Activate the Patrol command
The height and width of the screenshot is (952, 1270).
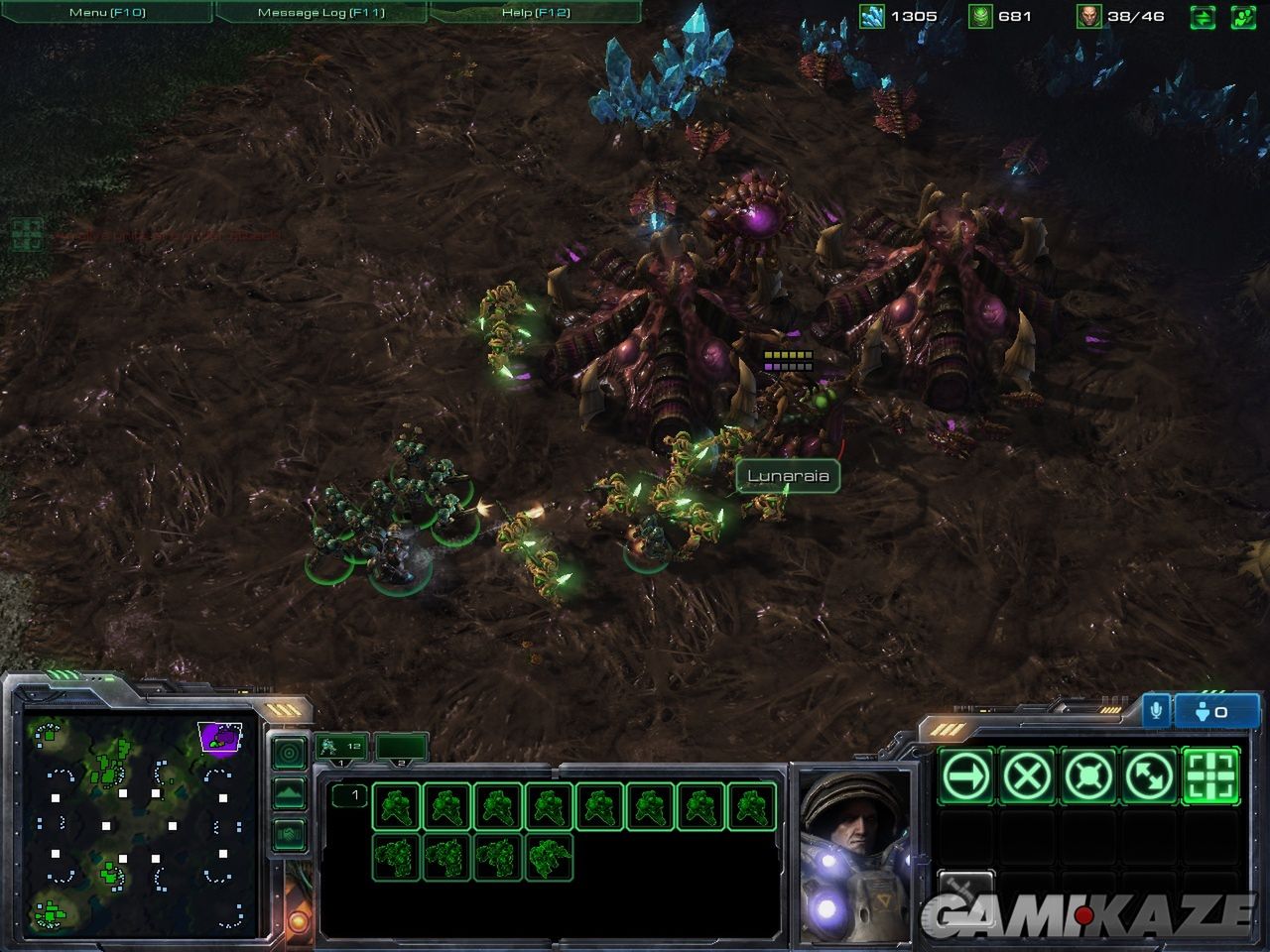coord(1149,775)
